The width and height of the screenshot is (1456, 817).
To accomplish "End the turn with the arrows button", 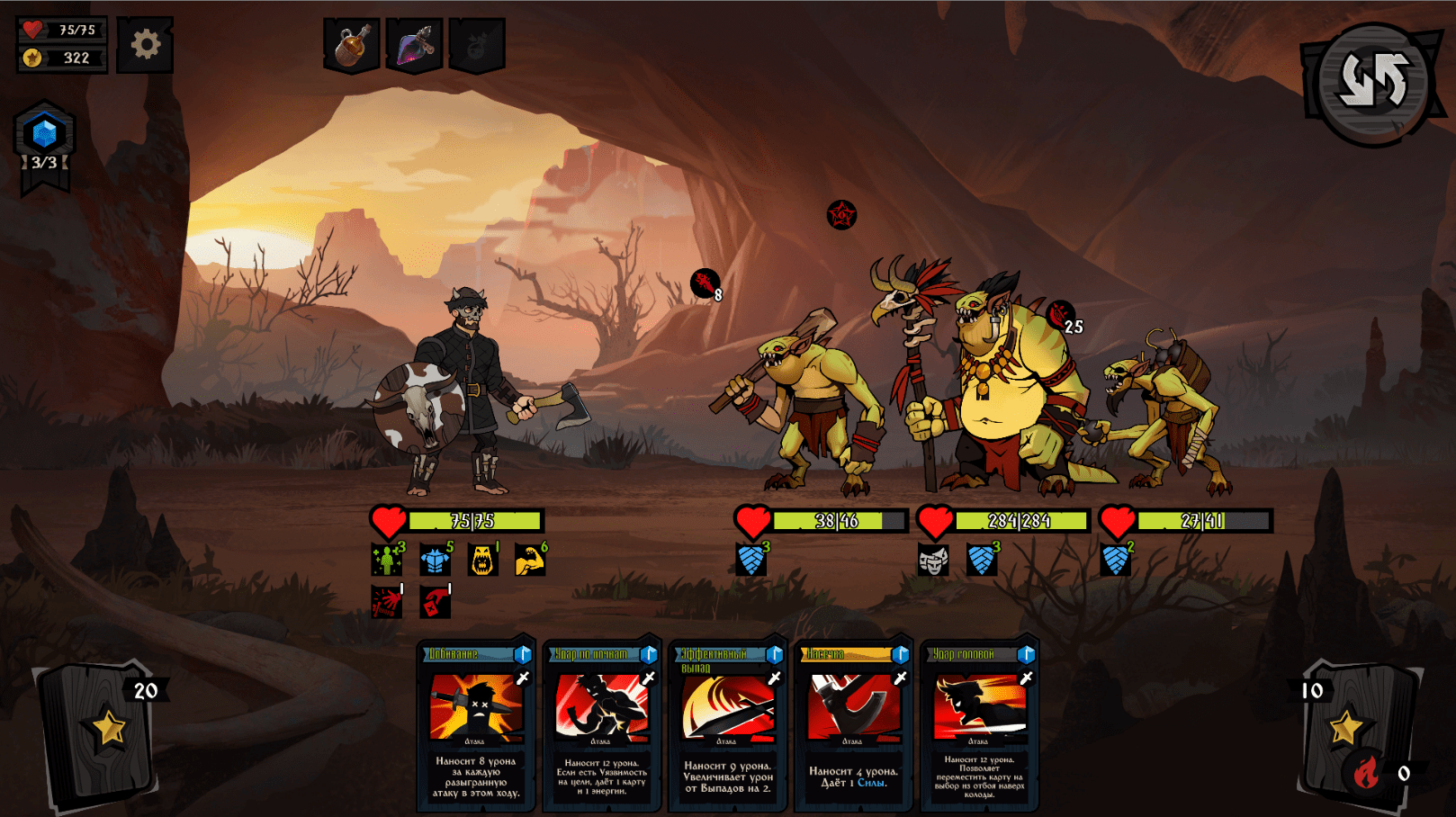I will click(1373, 81).
